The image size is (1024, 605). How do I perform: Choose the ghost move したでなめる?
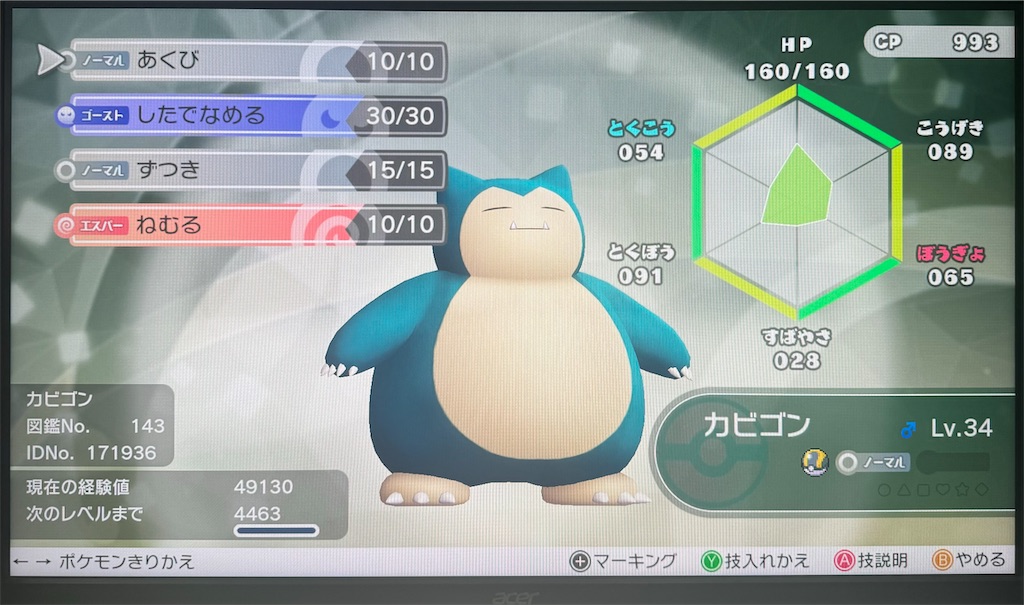250,116
